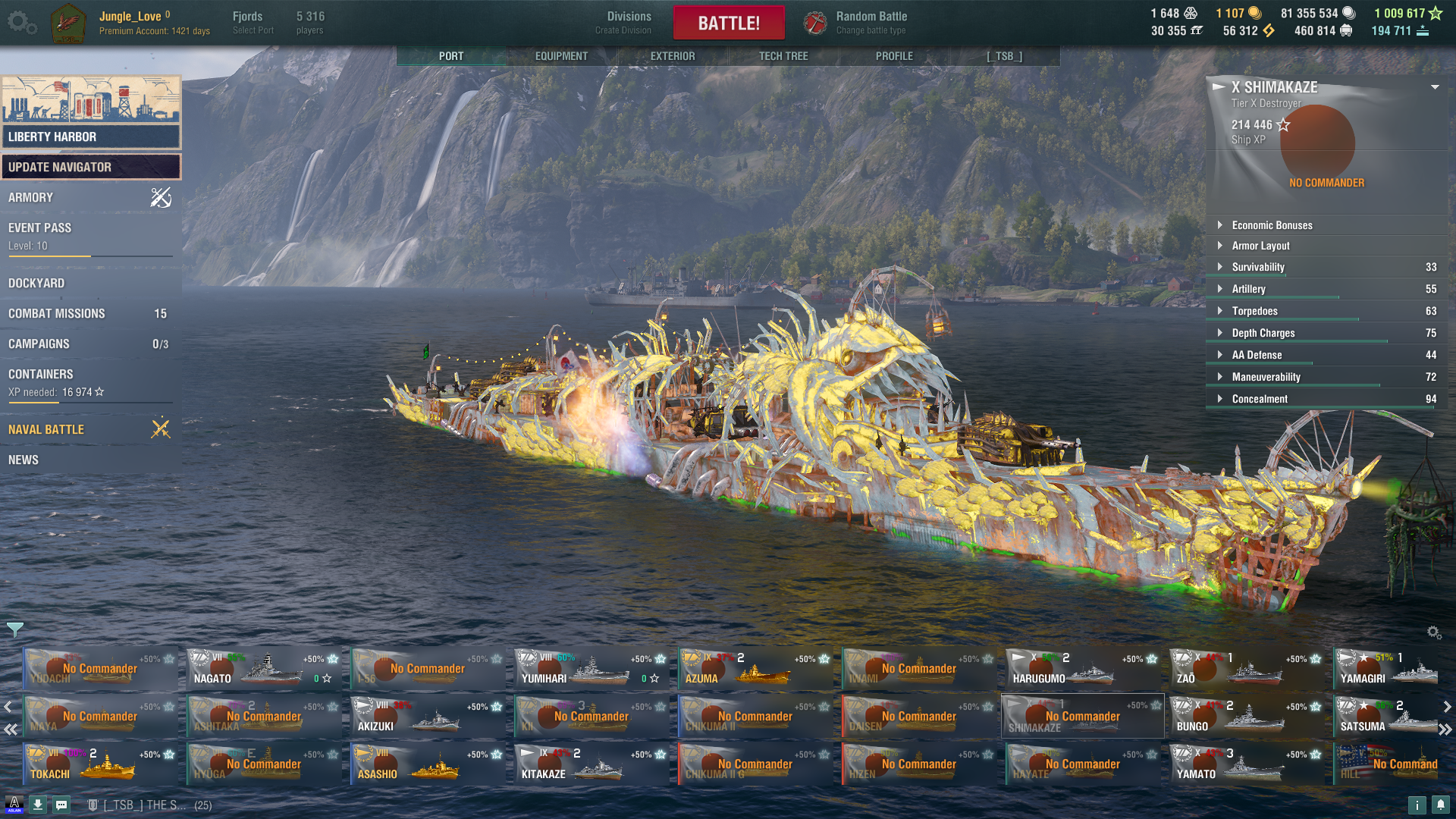
Task: Expand the Concealment parameters
Action: click(1260, 399)
